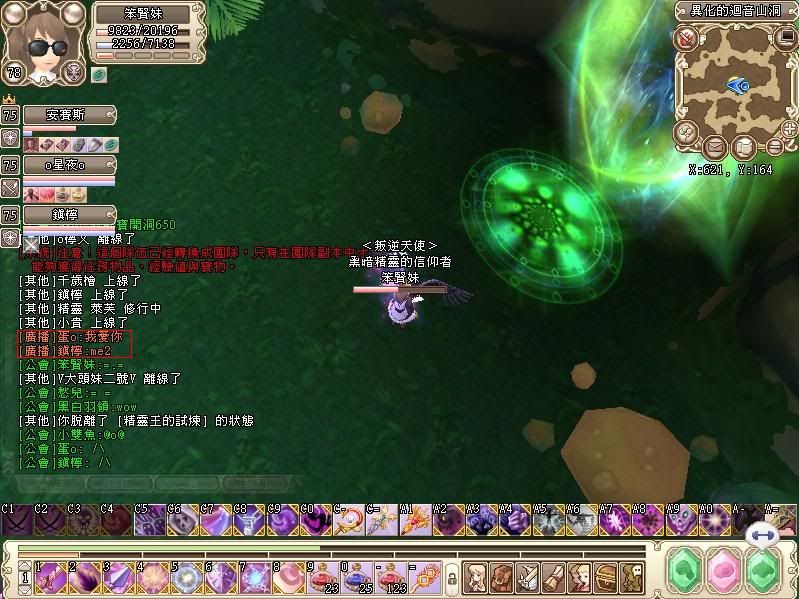Click the green buff icon under player name
Image resolution: width=799 pixels, height=599 pixels.
coord(100,73)
